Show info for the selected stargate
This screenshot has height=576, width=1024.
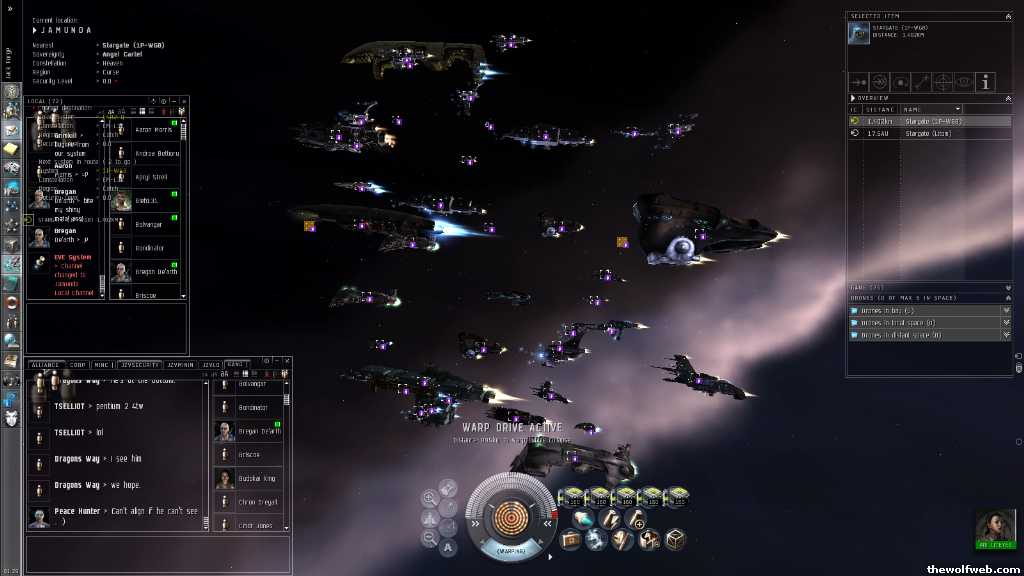click(x=985, y=82)
